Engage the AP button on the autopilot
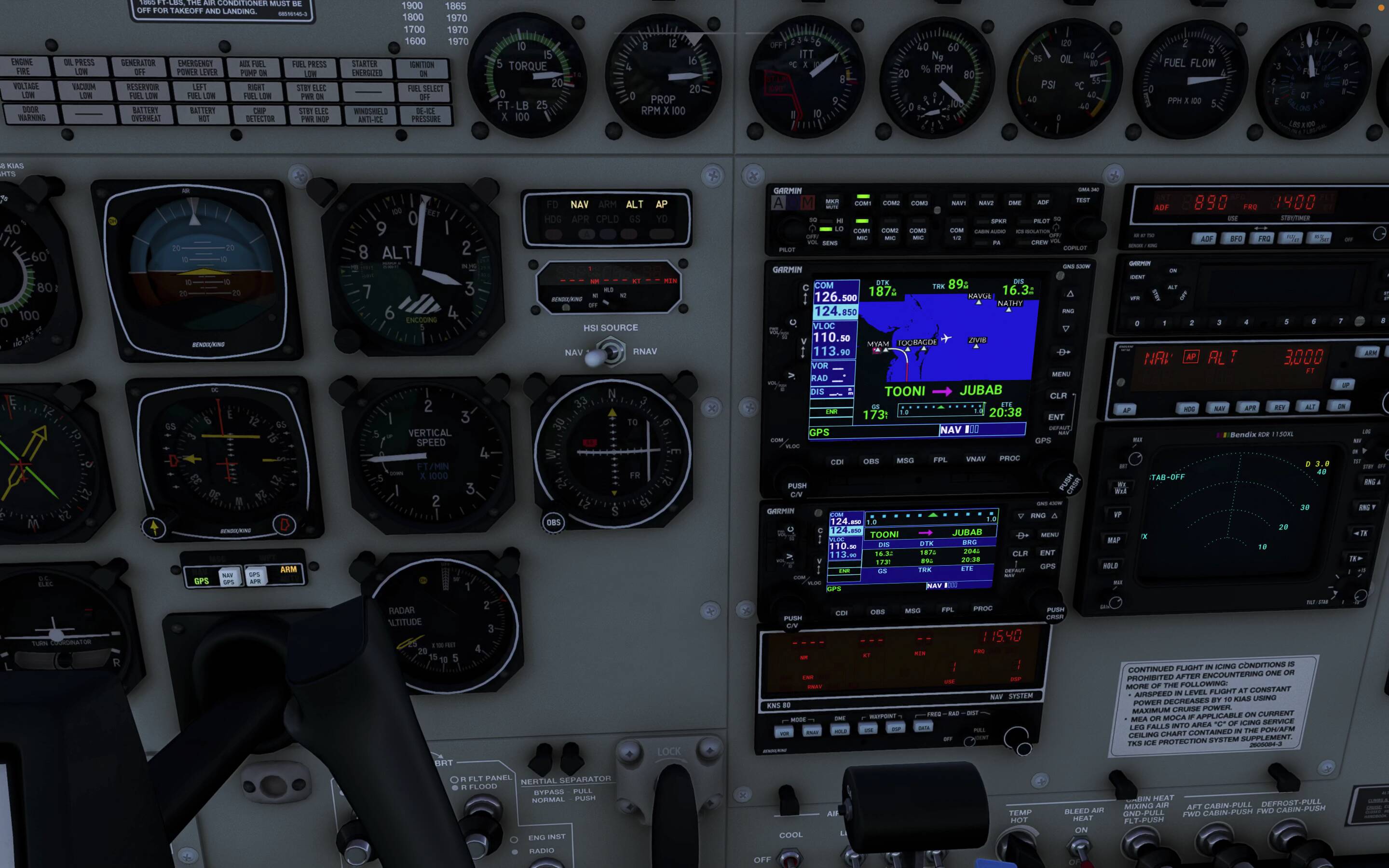The image size is (1389, 868). coord(1127,409)
